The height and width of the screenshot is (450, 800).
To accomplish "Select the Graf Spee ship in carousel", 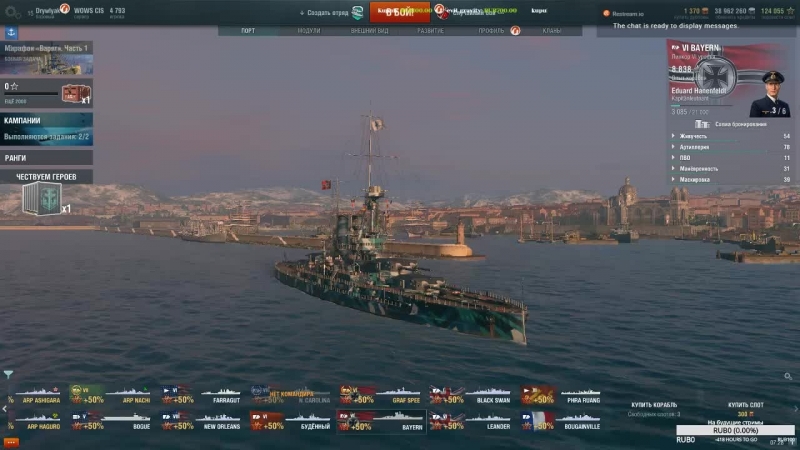I will pyautogui.click(x=381, y=394).
